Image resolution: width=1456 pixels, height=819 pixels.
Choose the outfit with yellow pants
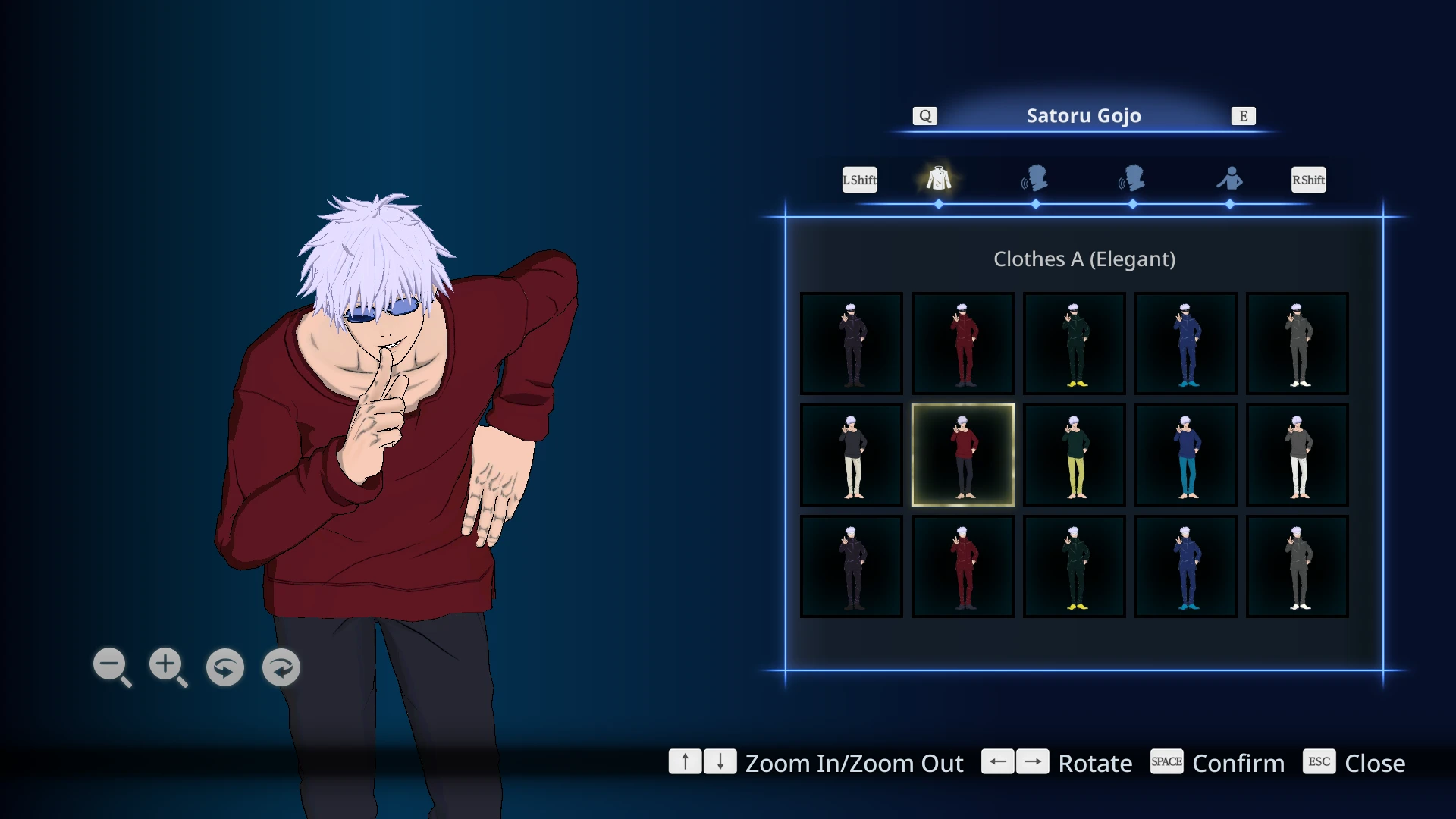[1074, 454]
